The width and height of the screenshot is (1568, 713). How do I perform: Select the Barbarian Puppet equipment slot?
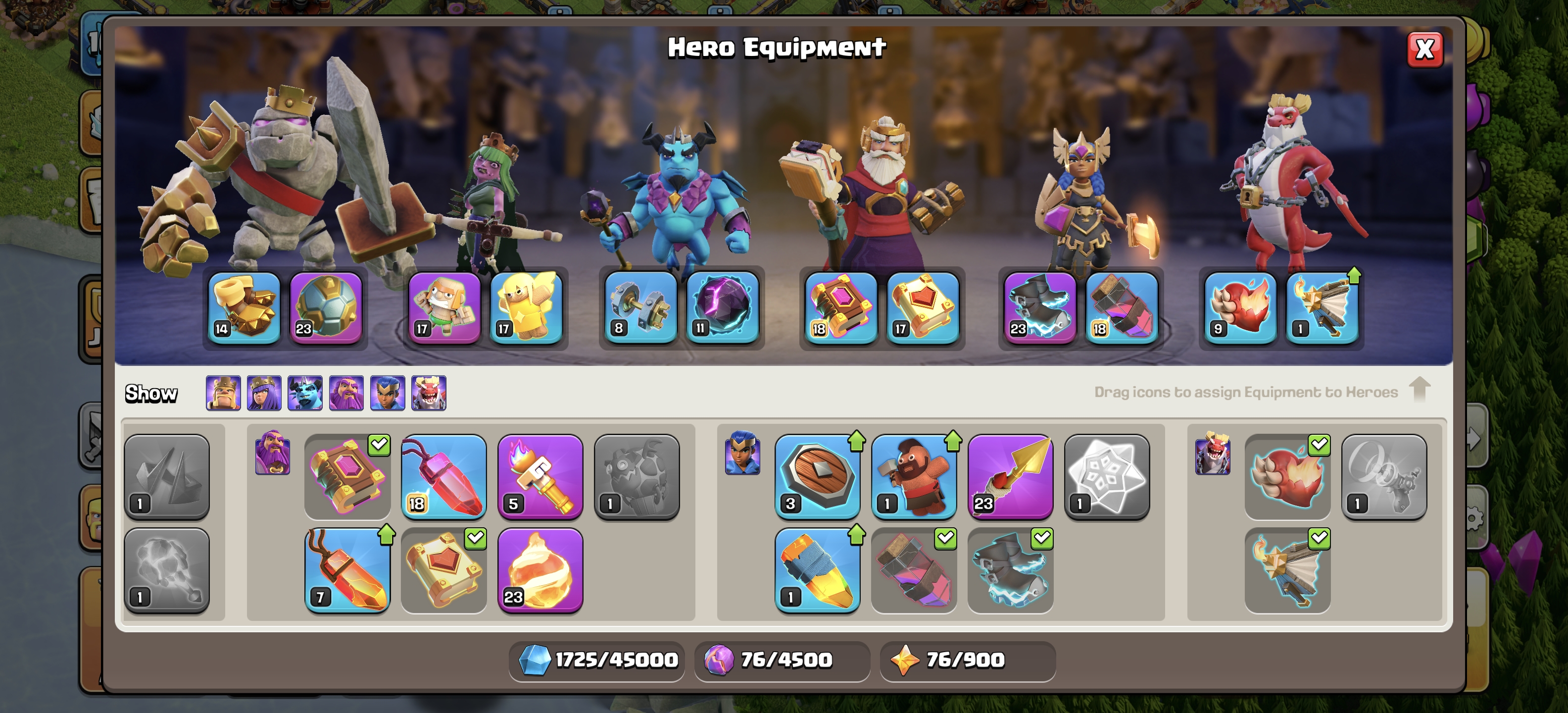coord(444,307)
